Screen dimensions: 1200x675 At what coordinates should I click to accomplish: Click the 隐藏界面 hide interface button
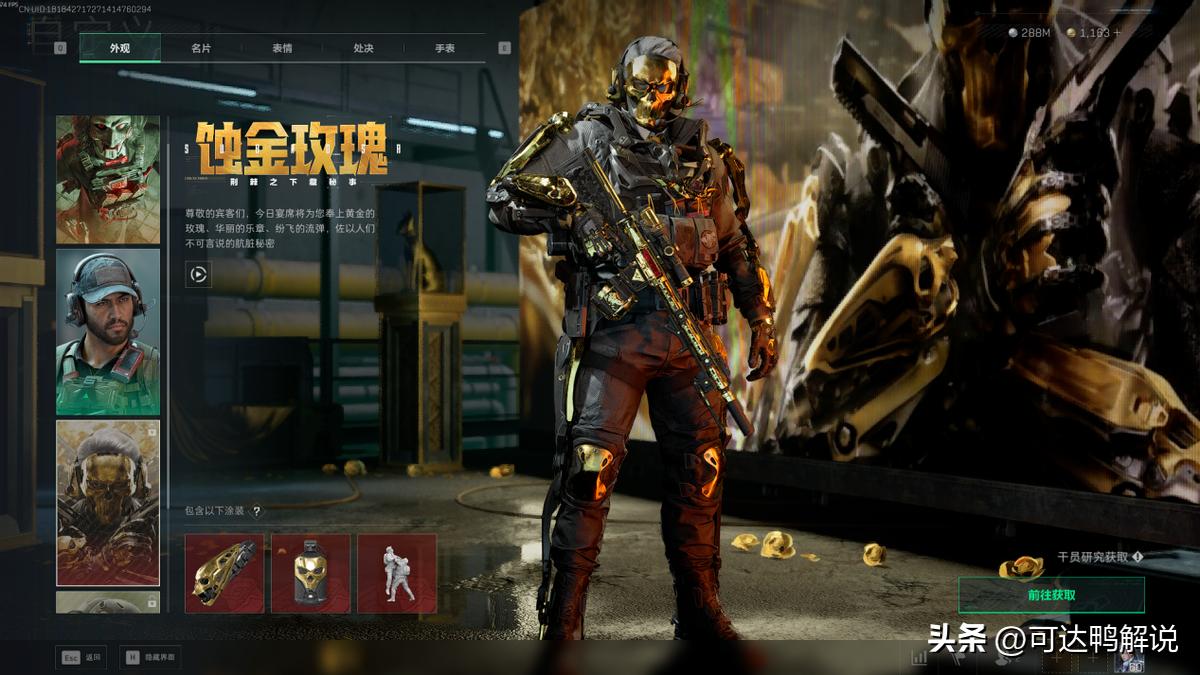point(150,657)
